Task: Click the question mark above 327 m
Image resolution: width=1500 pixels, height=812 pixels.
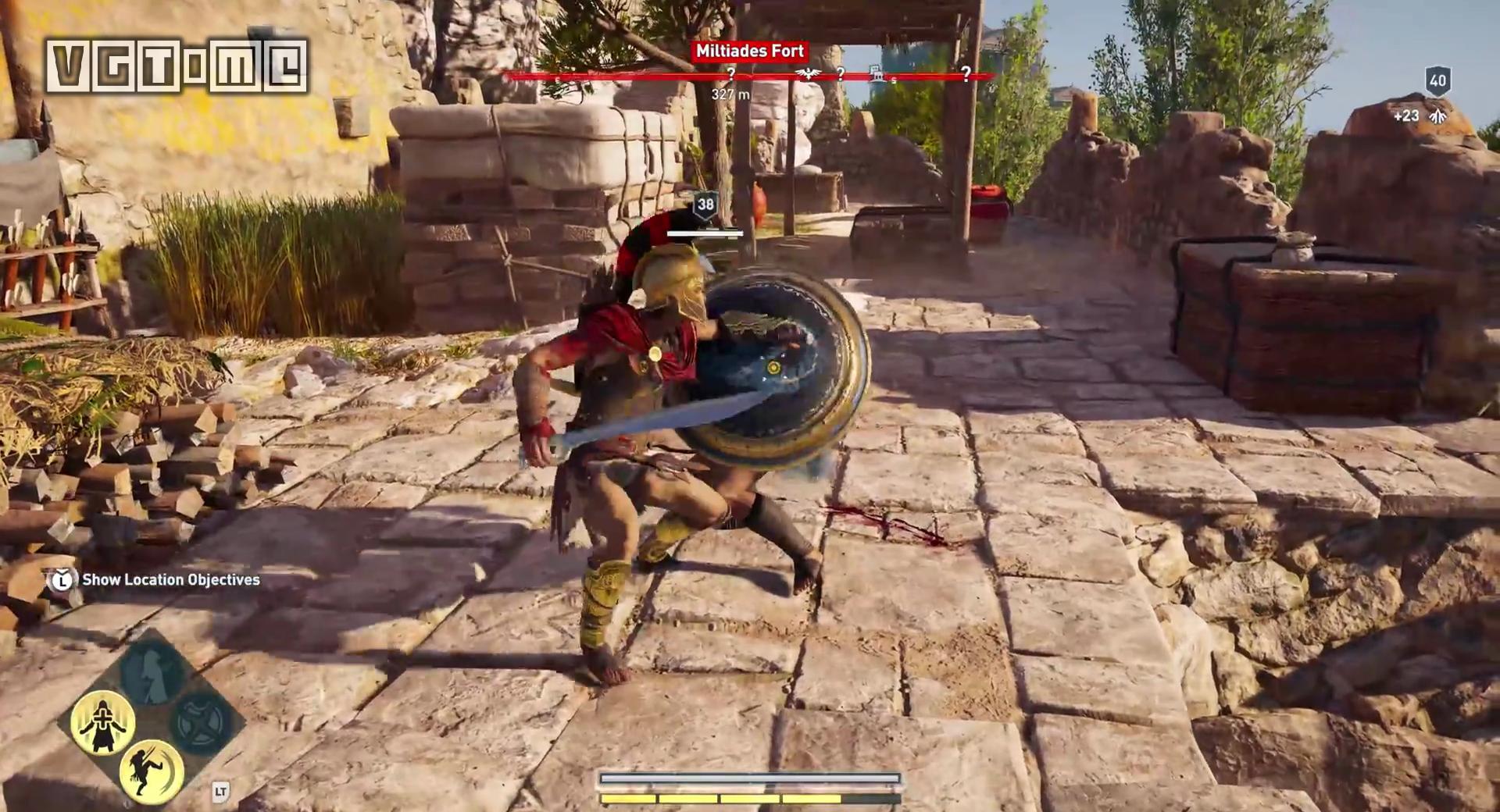Action: point(730,74)
